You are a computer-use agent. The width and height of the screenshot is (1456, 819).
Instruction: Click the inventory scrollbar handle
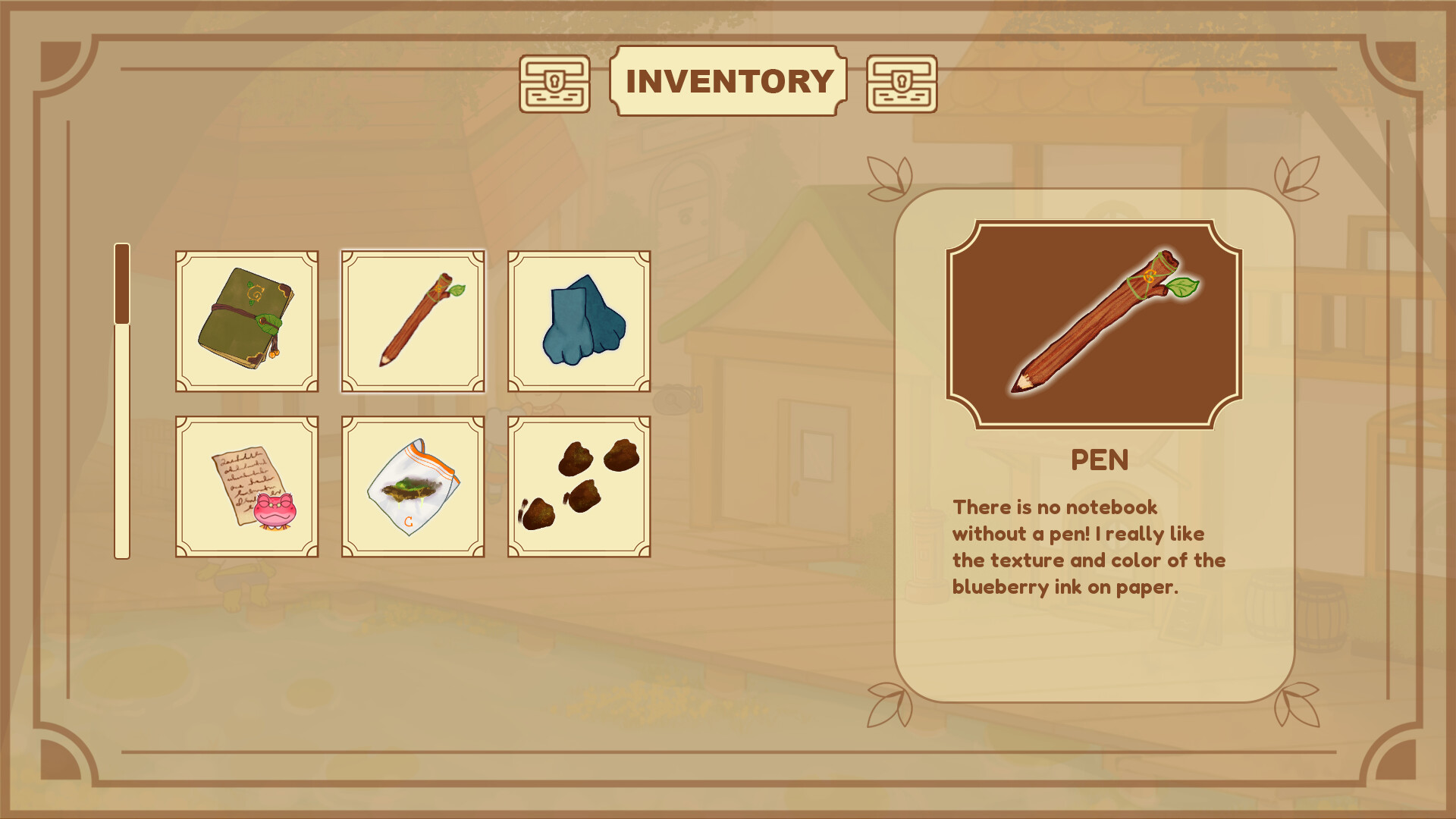point(122,284)
